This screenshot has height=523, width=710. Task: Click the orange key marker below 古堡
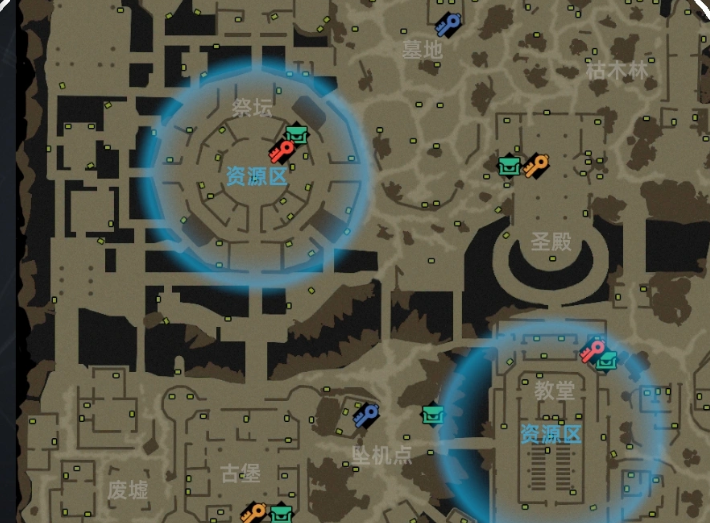(253, 513)
